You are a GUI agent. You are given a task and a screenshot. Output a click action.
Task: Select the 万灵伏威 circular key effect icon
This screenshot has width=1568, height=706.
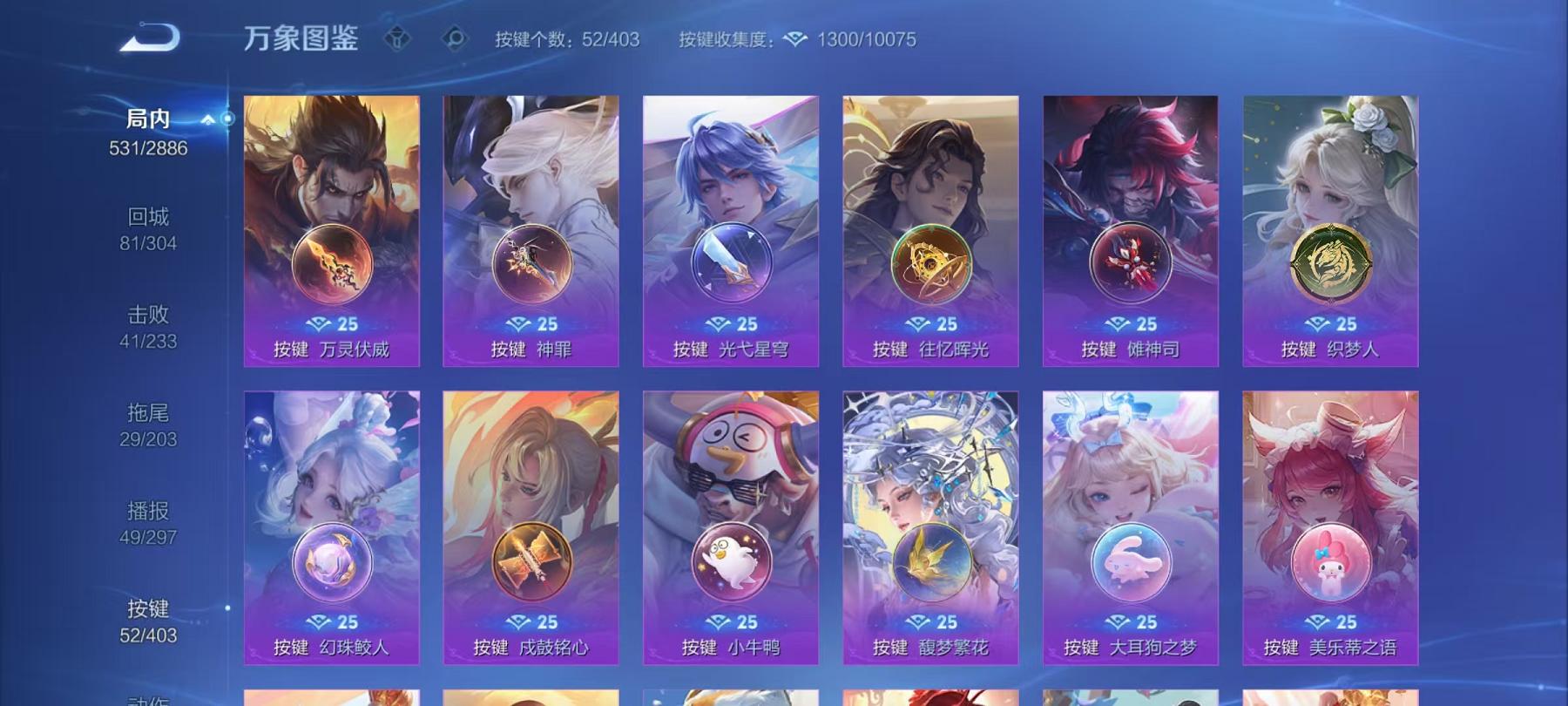click(331, 263)
